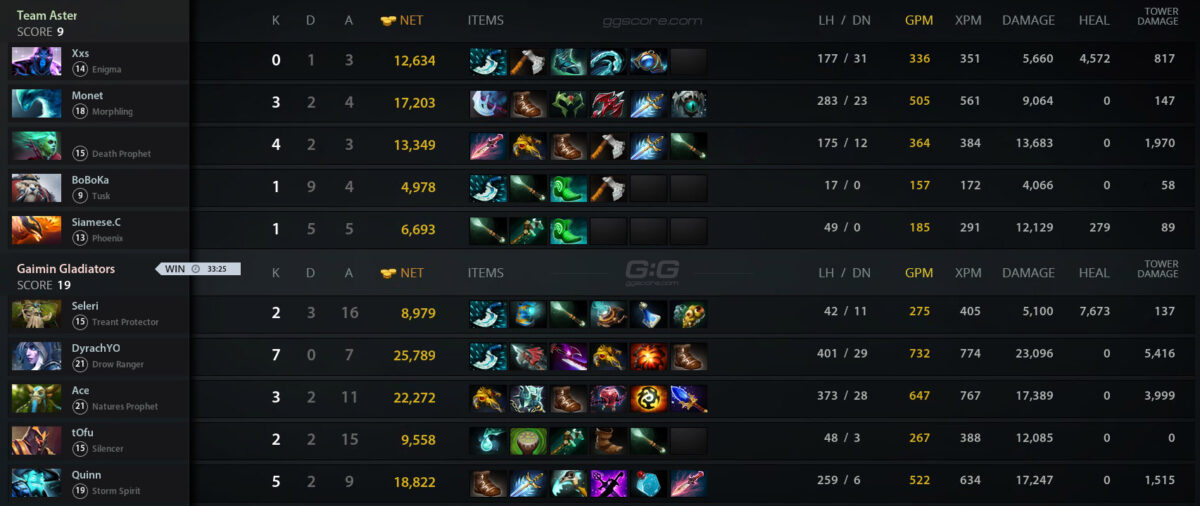The height and width of the screenshot is (506, 1200).
Task: Click Monet's Morphling hero portrait
Action: (37, 103)
